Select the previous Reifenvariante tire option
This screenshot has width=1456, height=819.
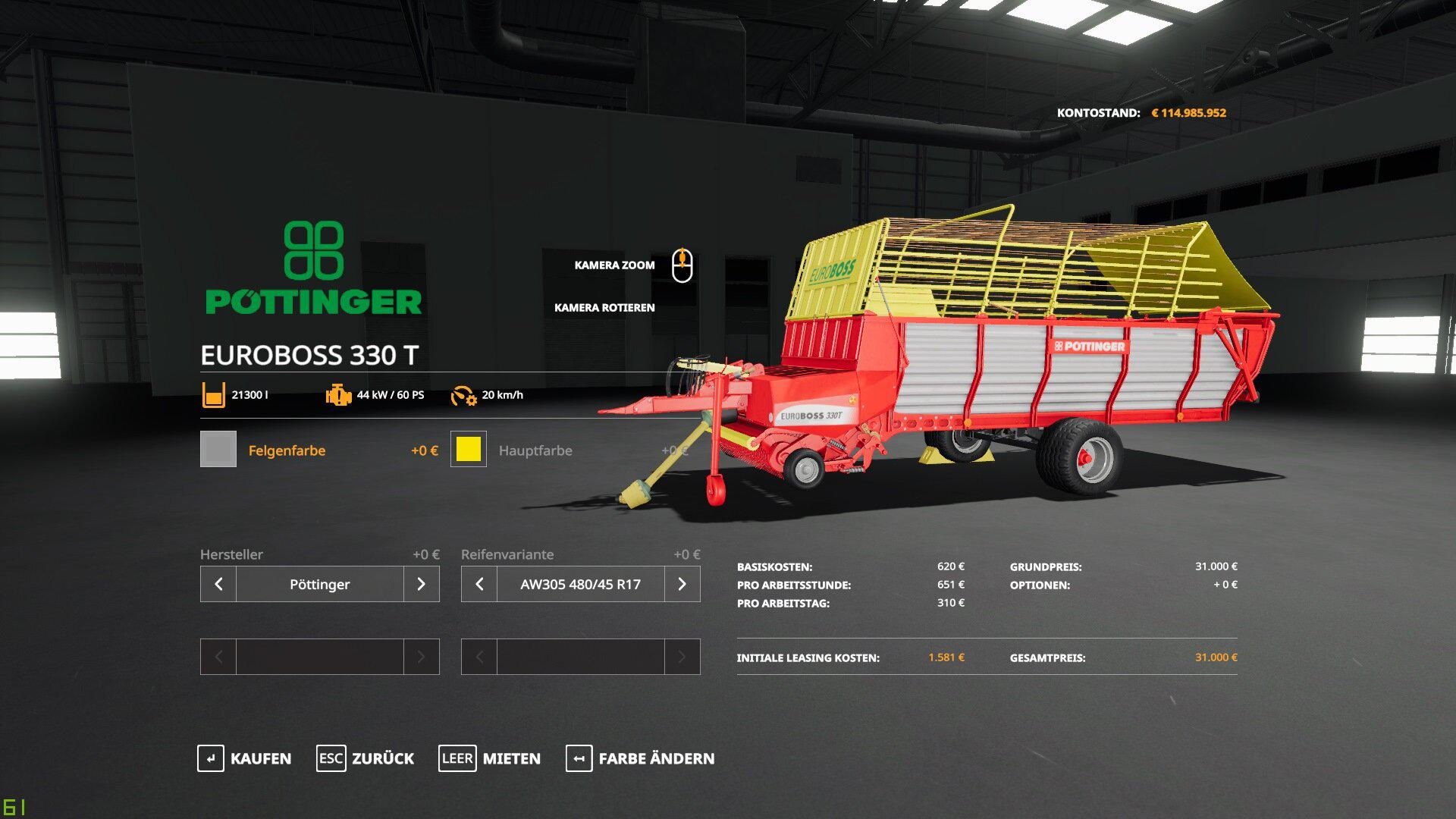coord(479,584)
